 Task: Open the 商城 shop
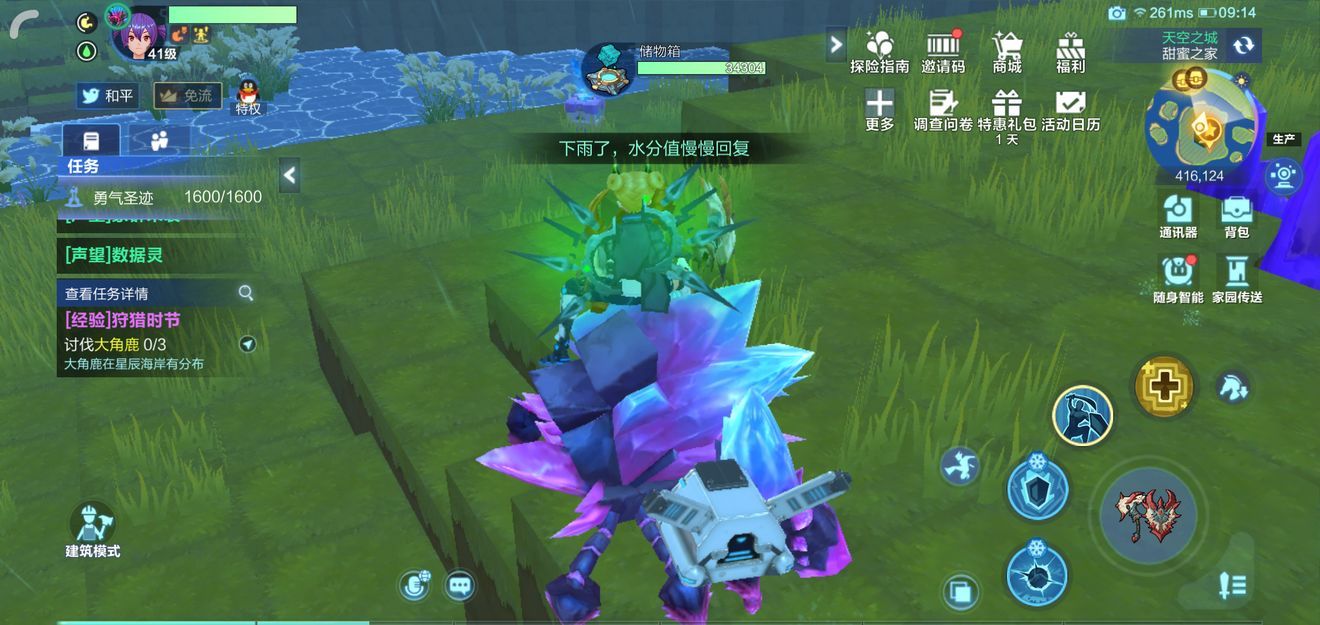(x=1007, y=50)
